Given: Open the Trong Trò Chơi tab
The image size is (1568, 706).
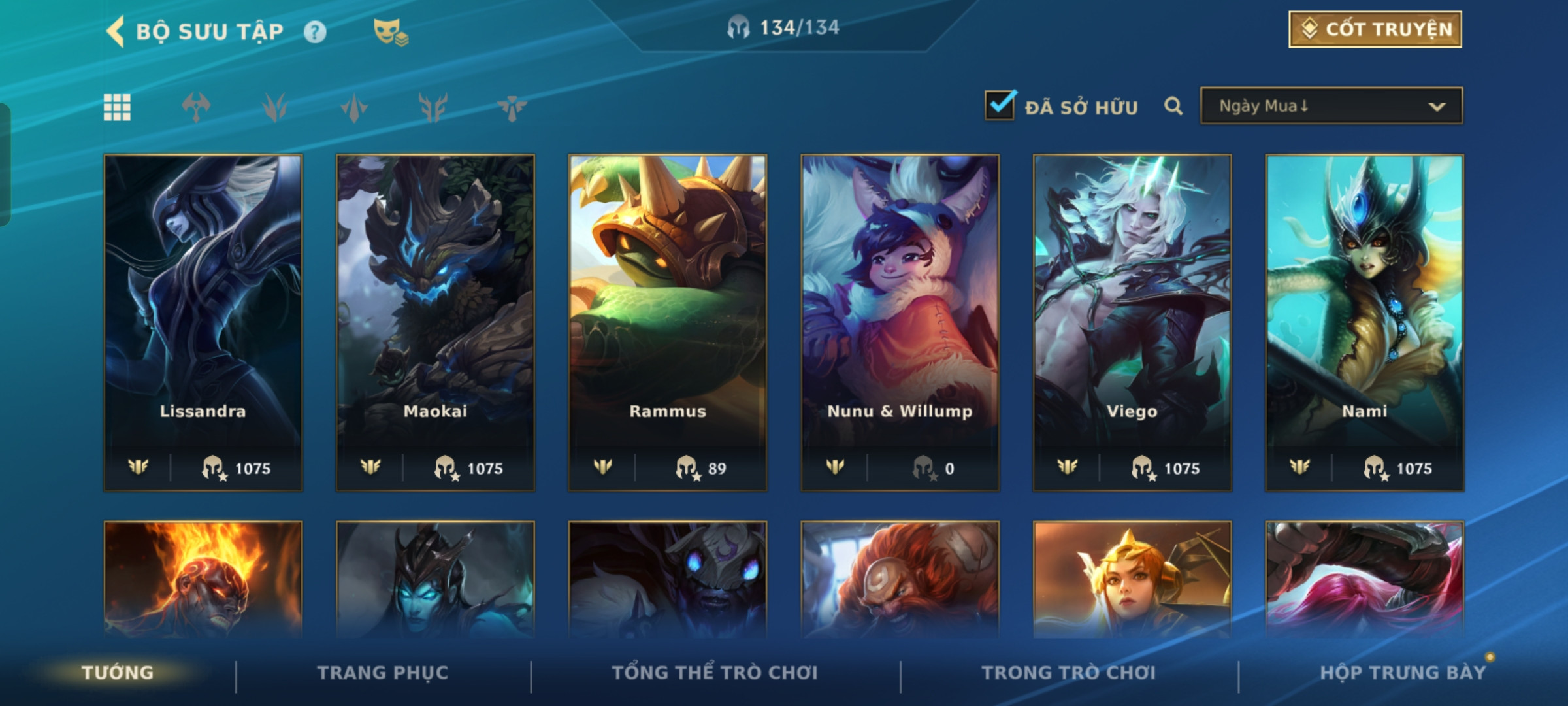Looking at the screenshot, I should (x=1069, y=673).
